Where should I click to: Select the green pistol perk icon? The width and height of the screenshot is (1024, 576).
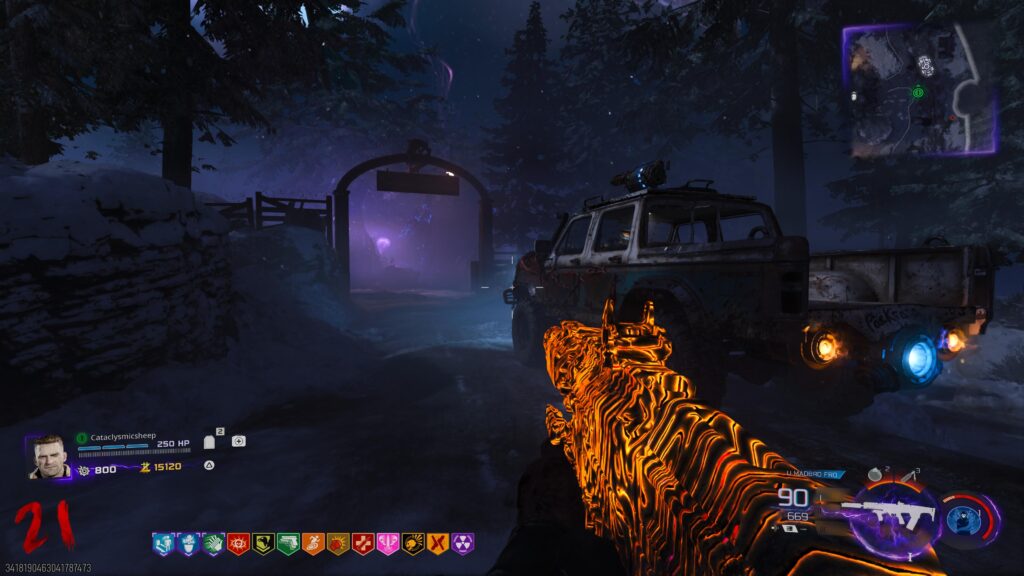(288, 543)
